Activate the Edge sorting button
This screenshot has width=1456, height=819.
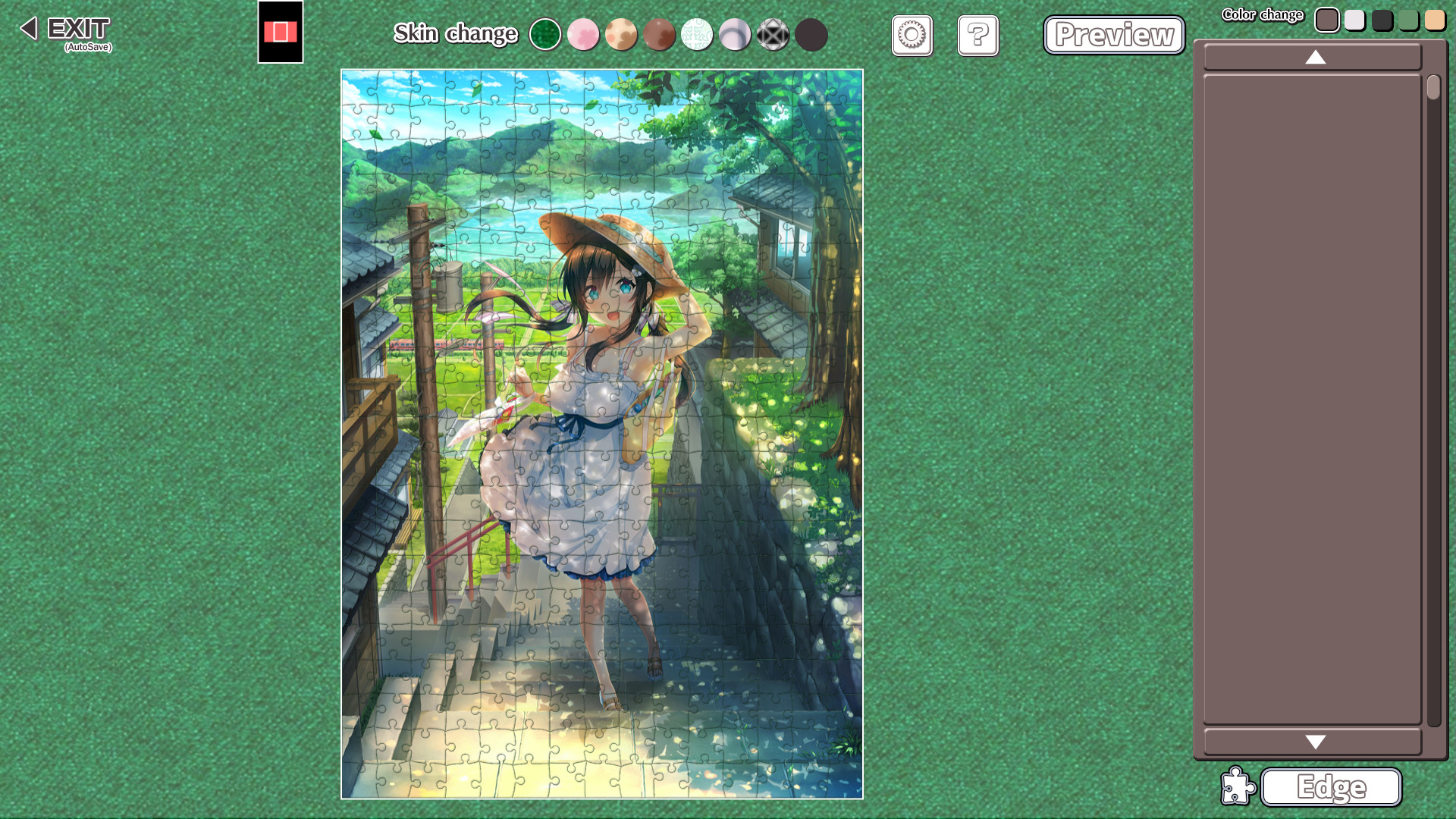pyautogui.click(x=1331, y=787)
